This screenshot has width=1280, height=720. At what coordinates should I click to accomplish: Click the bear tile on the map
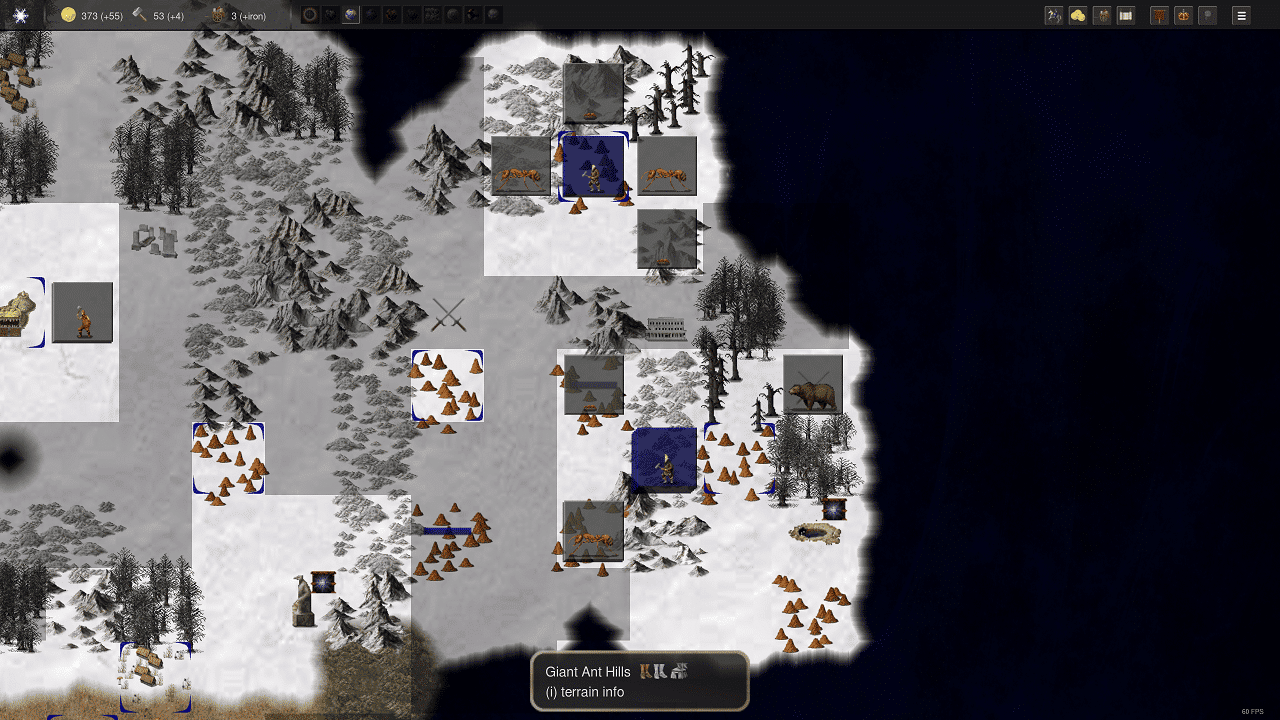(x=812, y=384)
